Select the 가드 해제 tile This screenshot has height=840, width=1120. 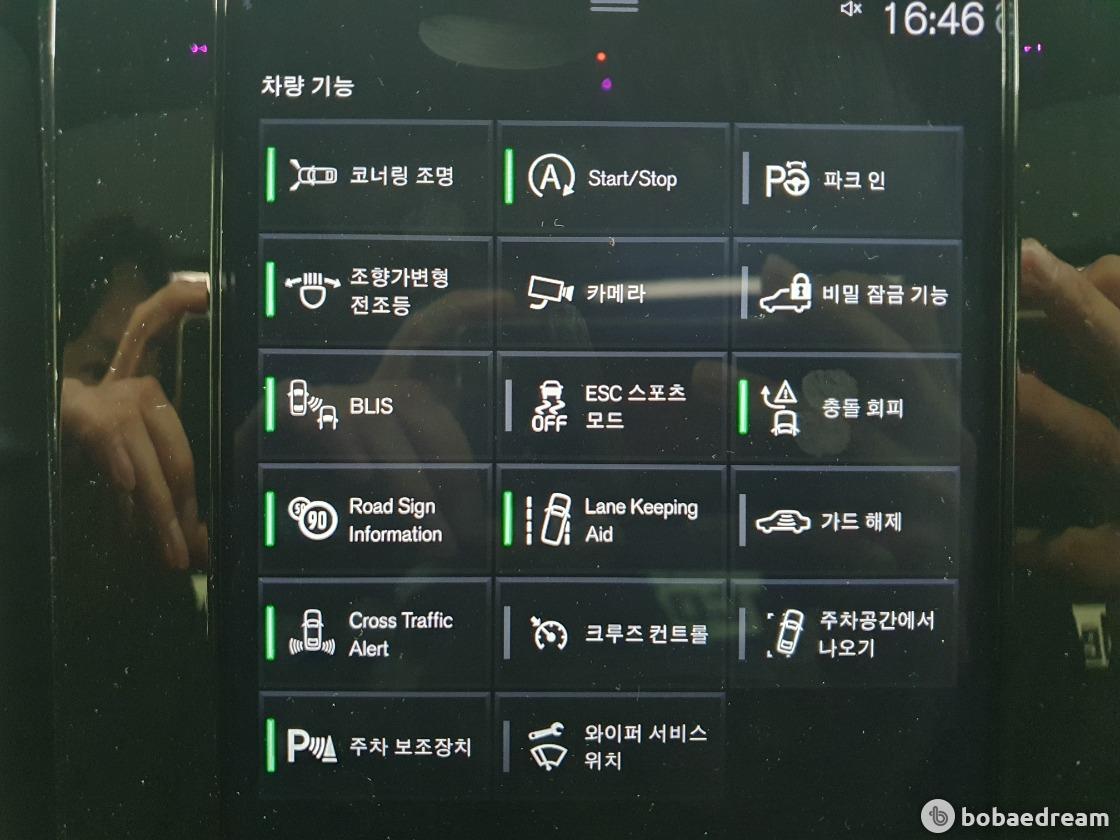(848, 521)
